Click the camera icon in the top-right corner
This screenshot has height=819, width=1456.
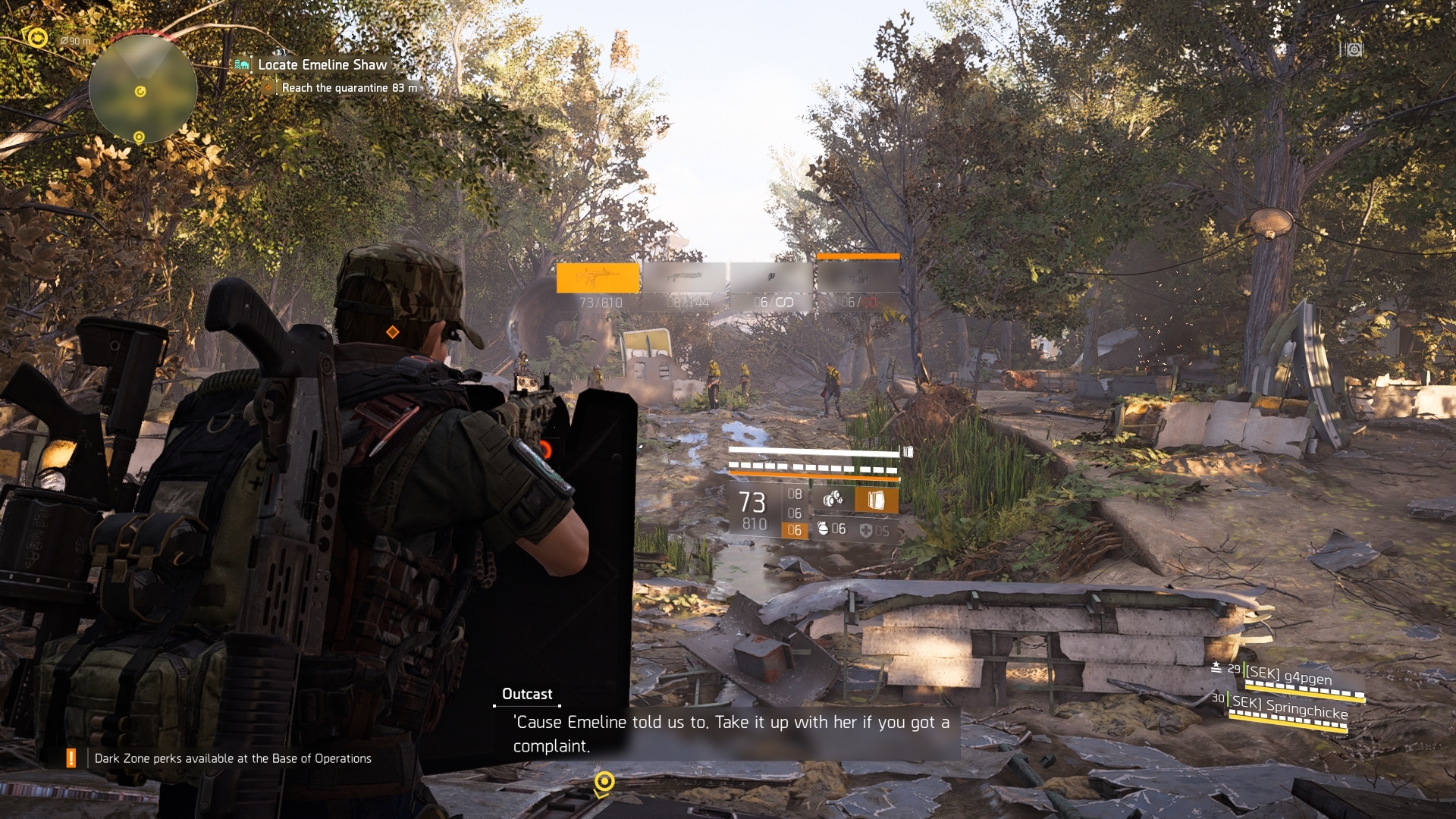(1354, 50)
